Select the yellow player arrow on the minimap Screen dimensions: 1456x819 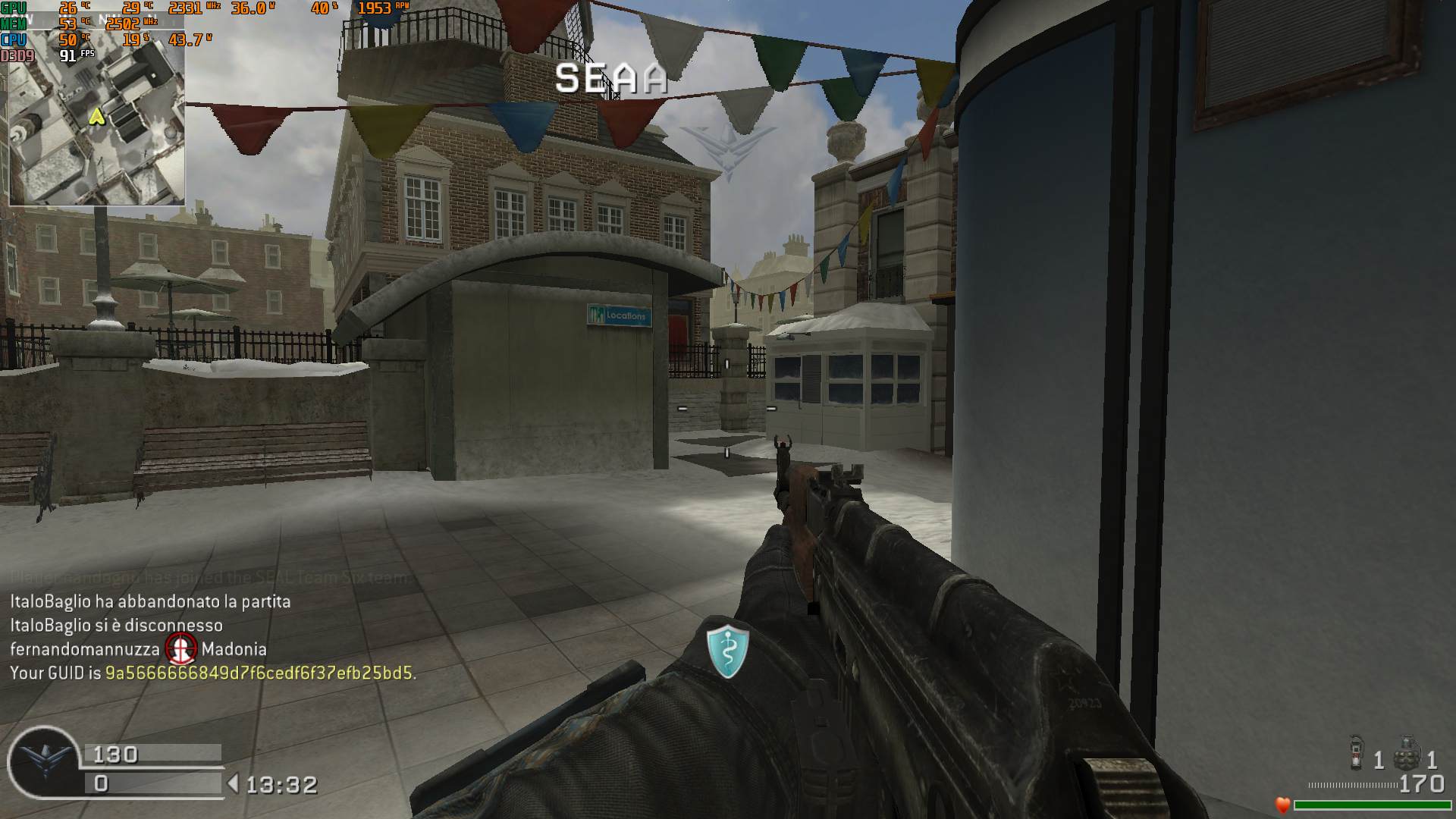[x=96, y=116]
